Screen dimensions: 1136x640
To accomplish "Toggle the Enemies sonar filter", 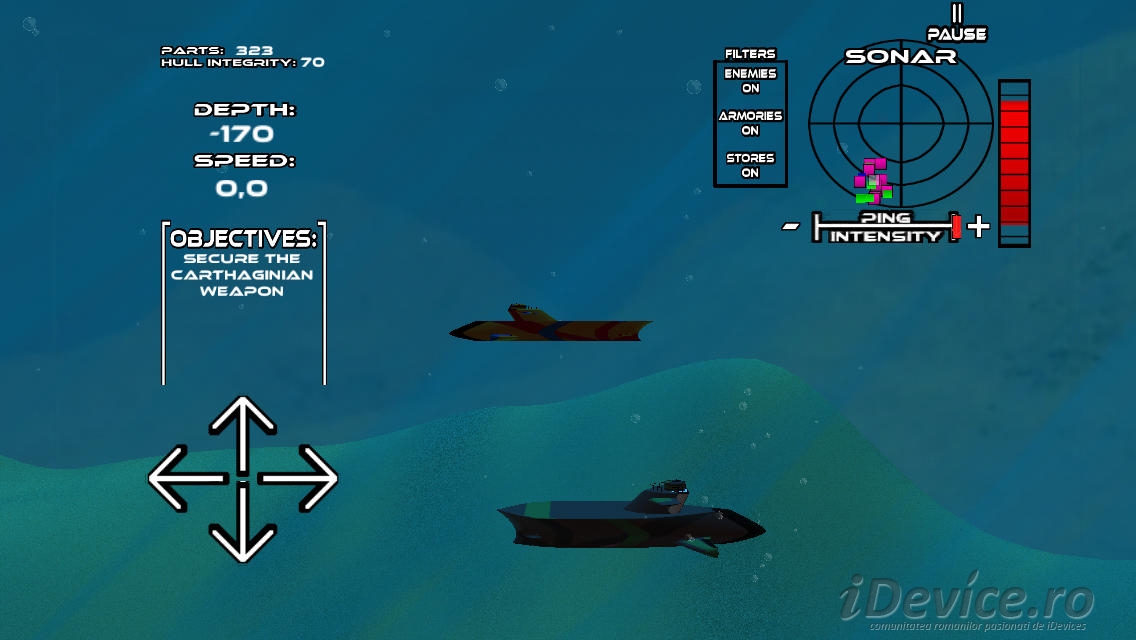I will coord(750,81).
